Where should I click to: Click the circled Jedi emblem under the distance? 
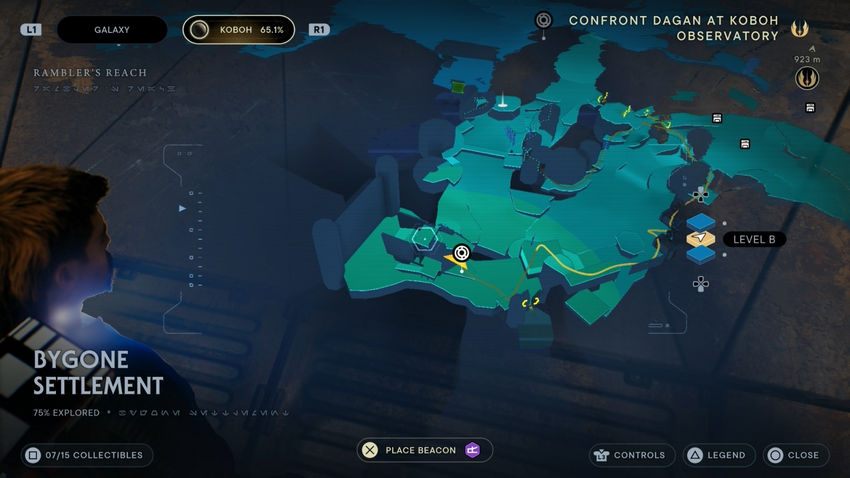[x=807, y=78]
